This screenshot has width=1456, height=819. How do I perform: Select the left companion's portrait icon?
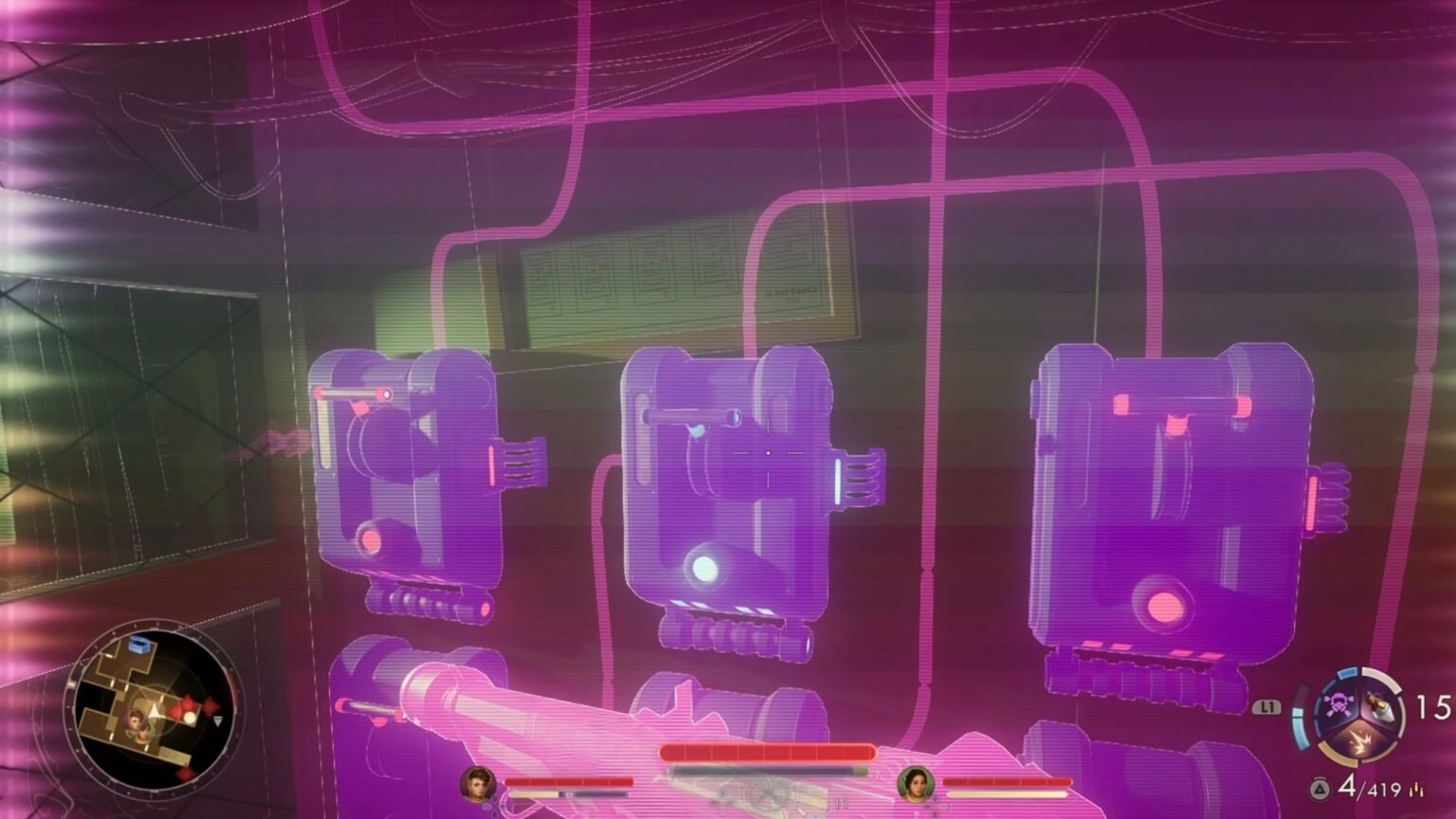(479, 782)
